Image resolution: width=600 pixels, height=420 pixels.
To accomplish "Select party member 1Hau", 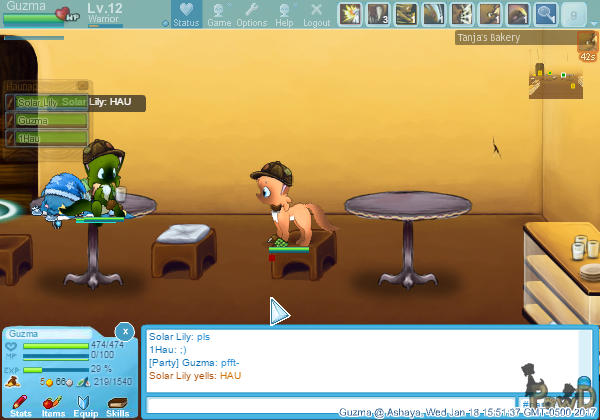I will (47, 138).
